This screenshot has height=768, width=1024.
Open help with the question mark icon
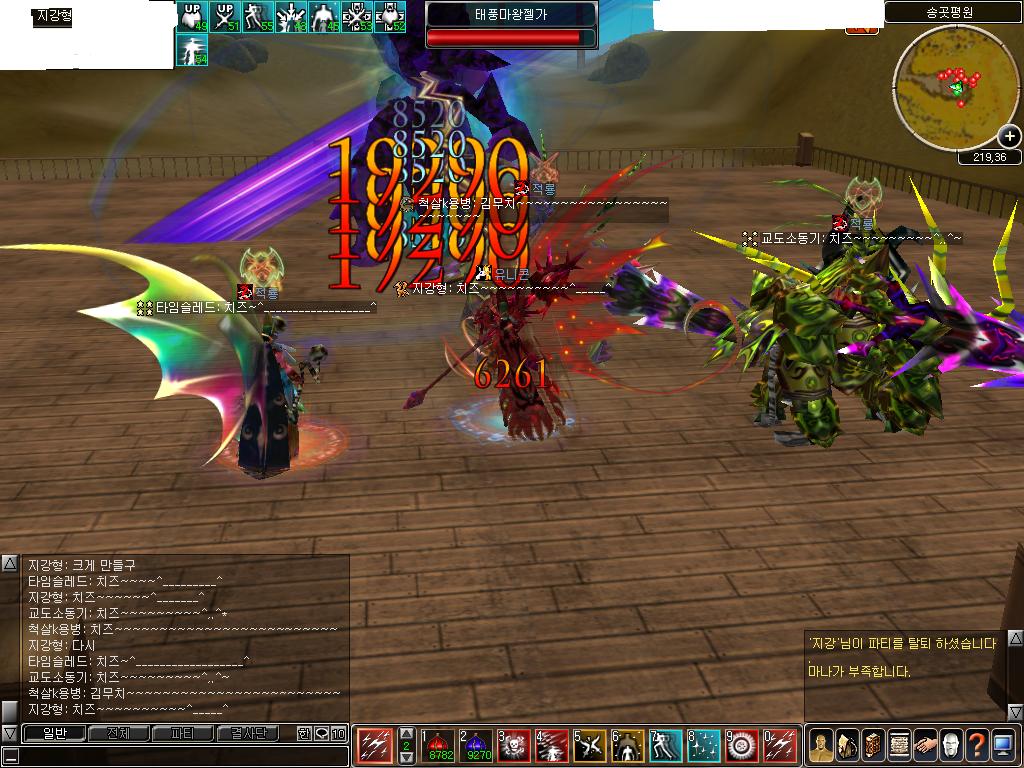tap(977, 745)
